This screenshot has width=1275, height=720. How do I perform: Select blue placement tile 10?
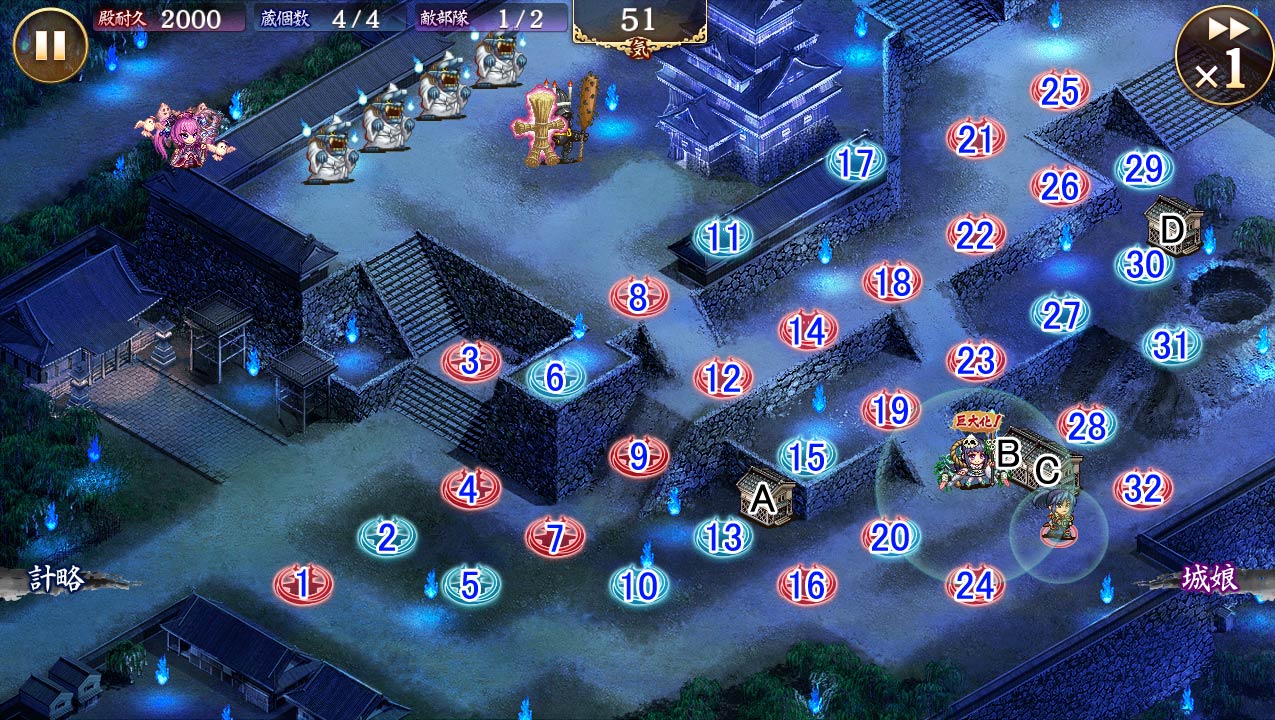[639, 585]
